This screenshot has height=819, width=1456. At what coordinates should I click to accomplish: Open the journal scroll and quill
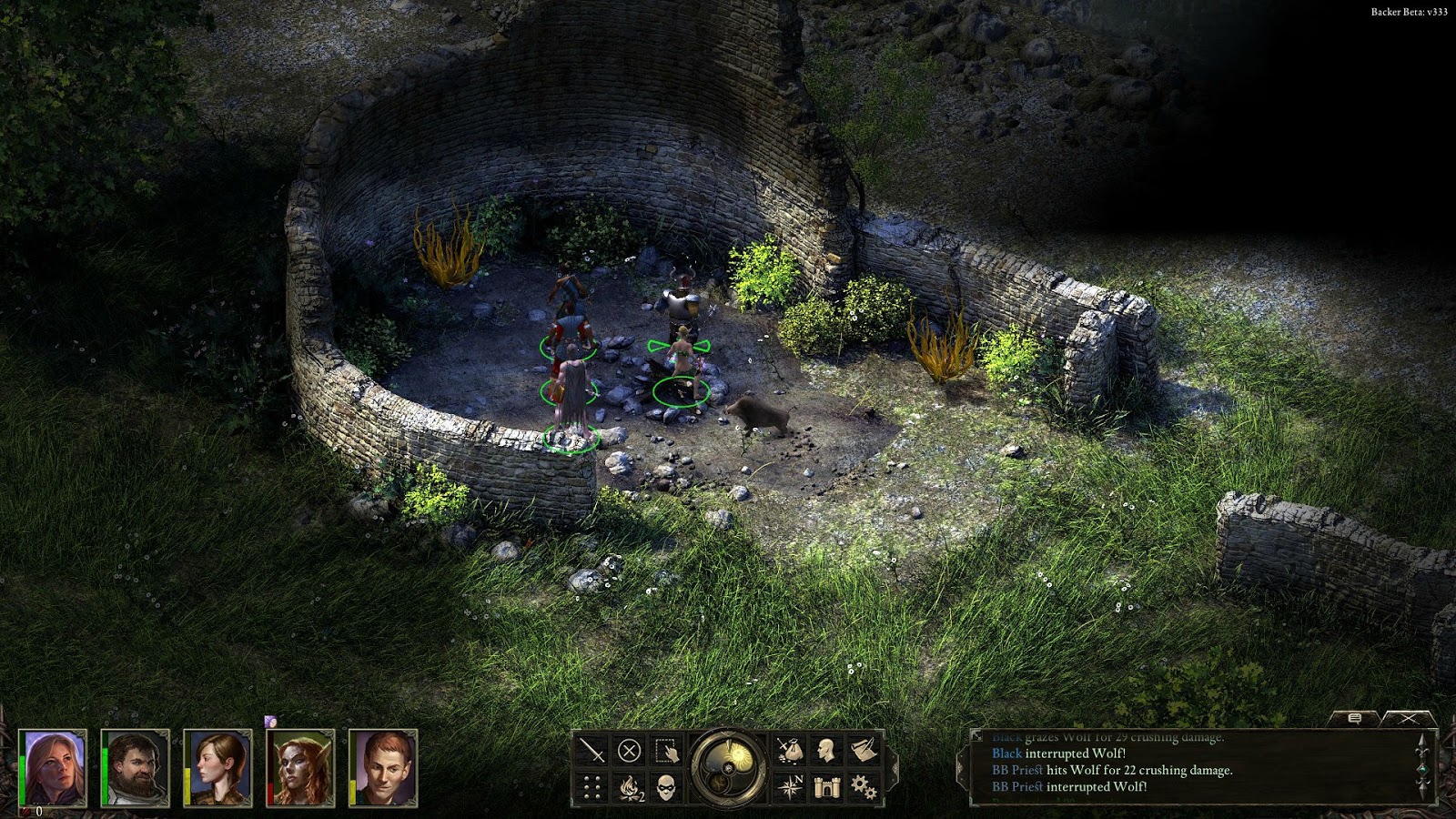(x=863, y=751)
